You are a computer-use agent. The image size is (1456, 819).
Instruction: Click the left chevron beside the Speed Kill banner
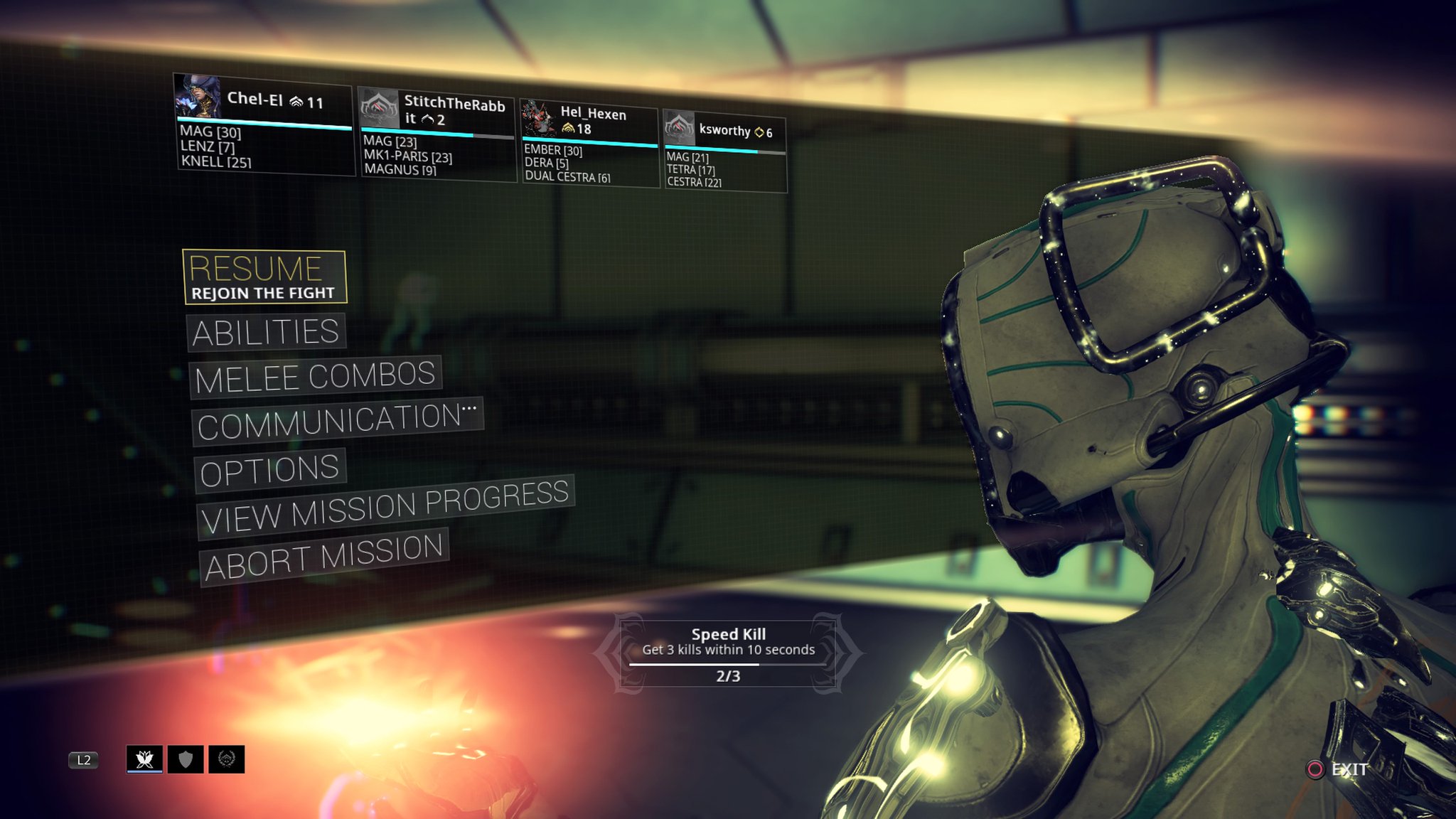coord(612,652)
